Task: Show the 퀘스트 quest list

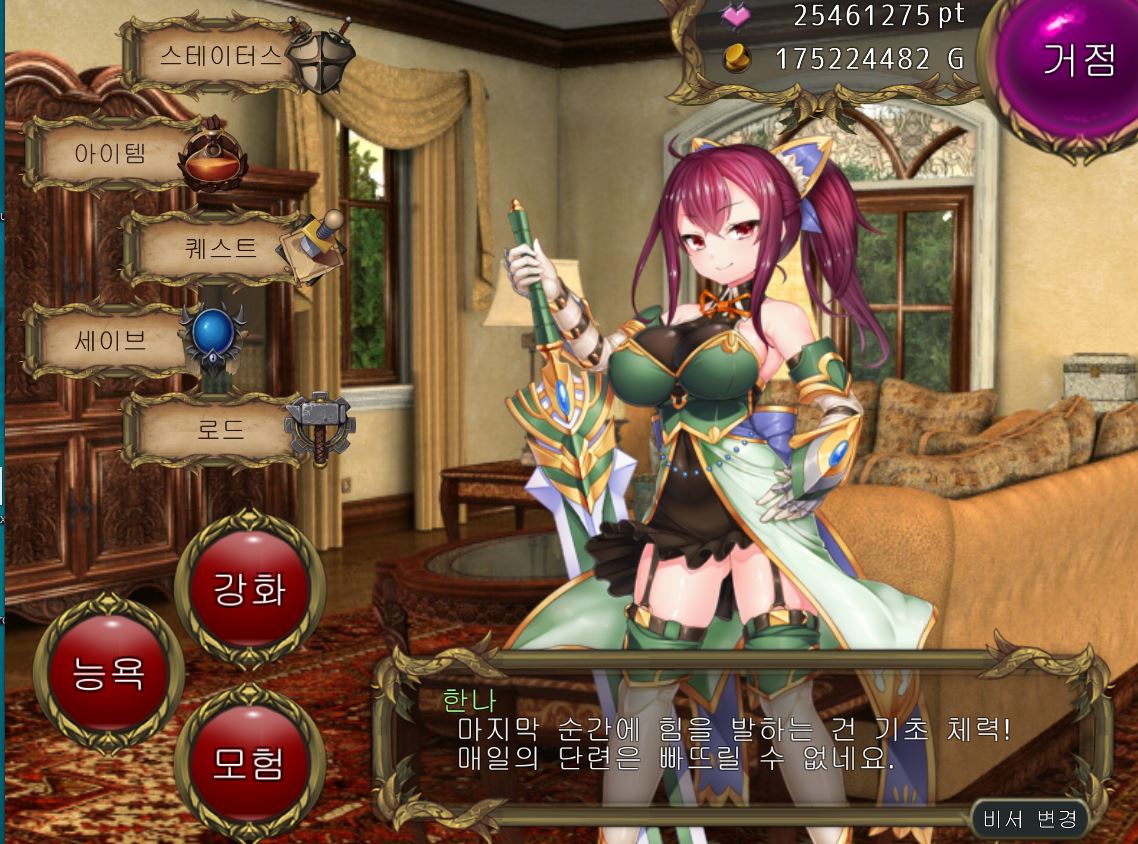Action: (222, 248)
